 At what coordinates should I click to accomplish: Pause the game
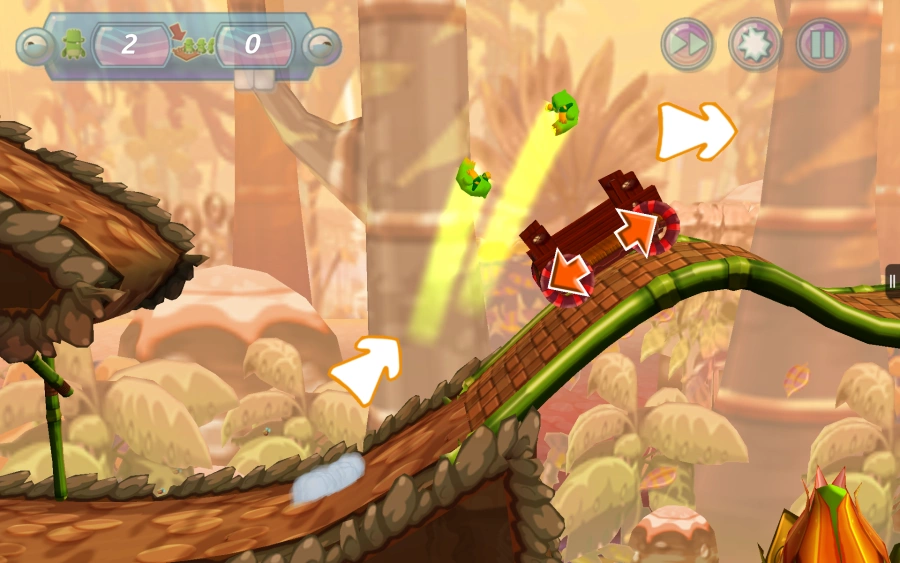pos(822,44)
